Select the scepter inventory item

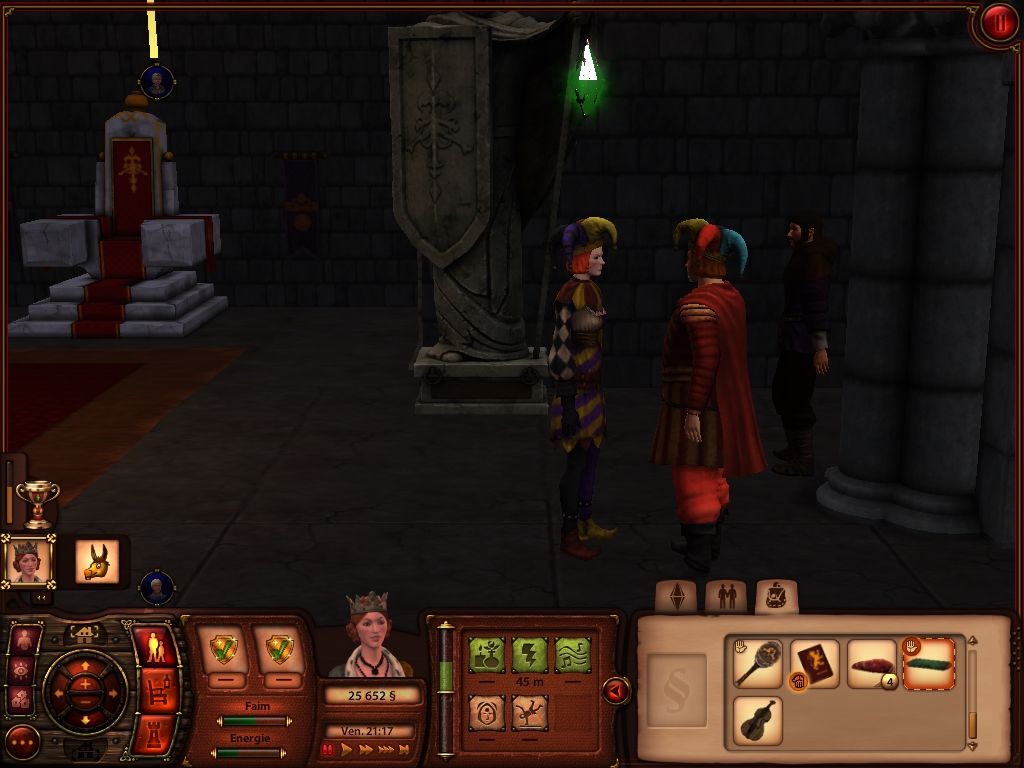coord(757,664)
